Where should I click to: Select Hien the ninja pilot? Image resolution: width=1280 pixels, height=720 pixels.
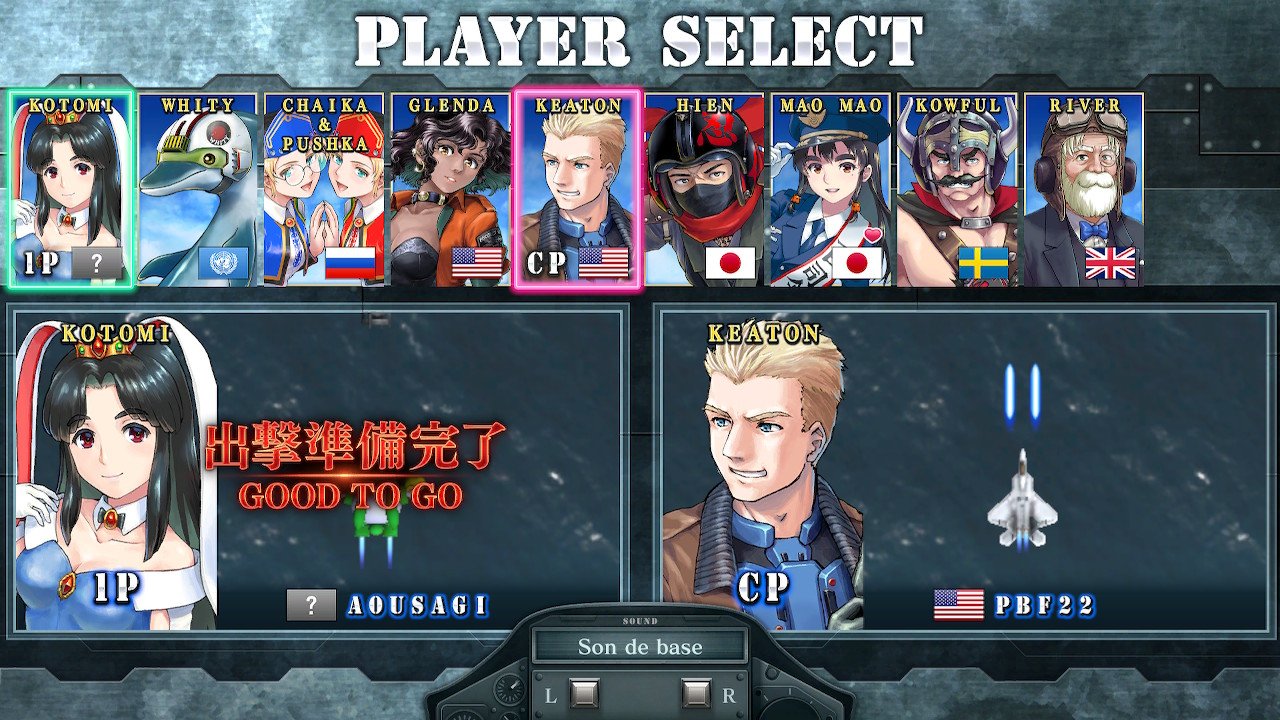click(x=704, y=190)
